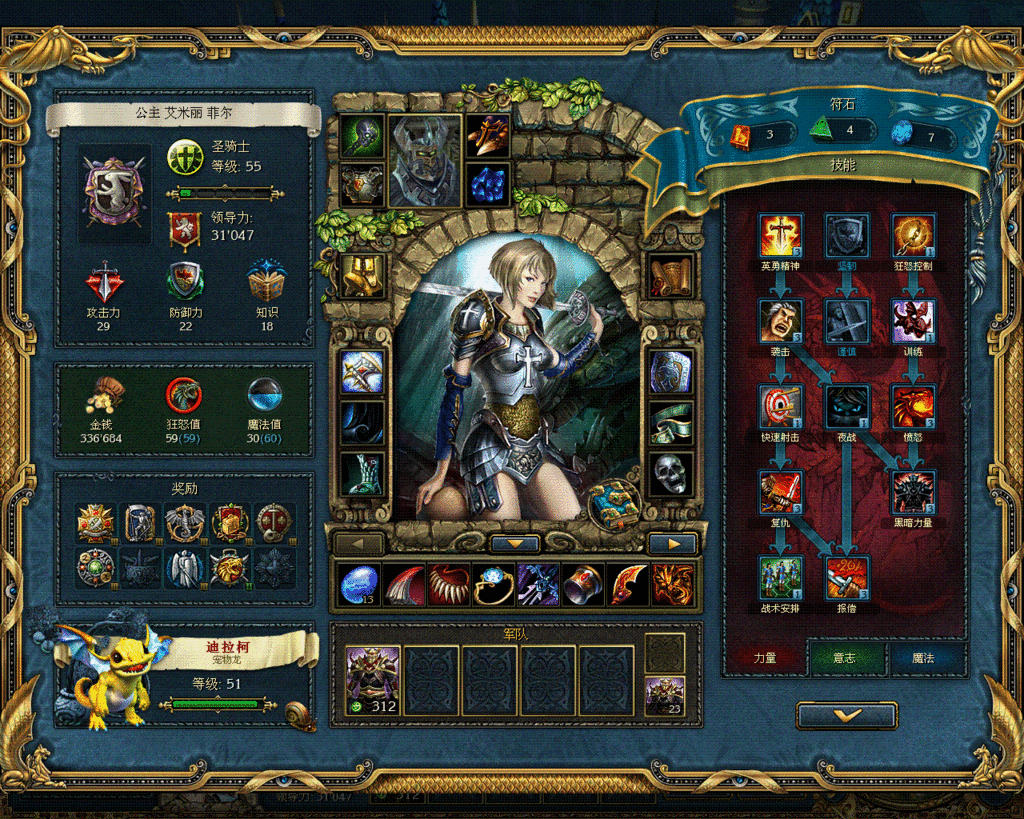Open the 意志 skill tab

point(845,659)
